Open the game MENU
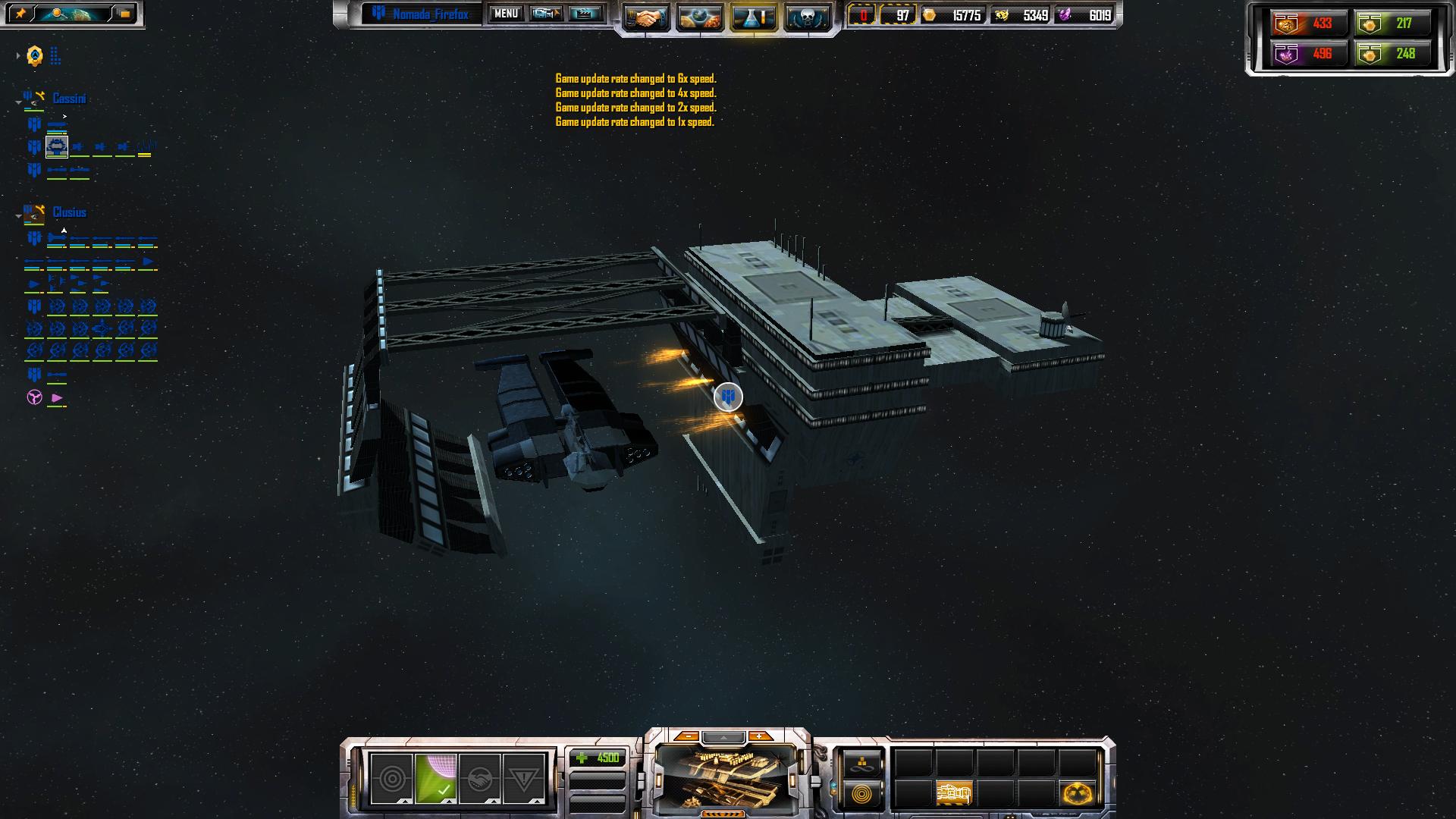Screen dimensions: 1456x819 [x=505, y=14]
